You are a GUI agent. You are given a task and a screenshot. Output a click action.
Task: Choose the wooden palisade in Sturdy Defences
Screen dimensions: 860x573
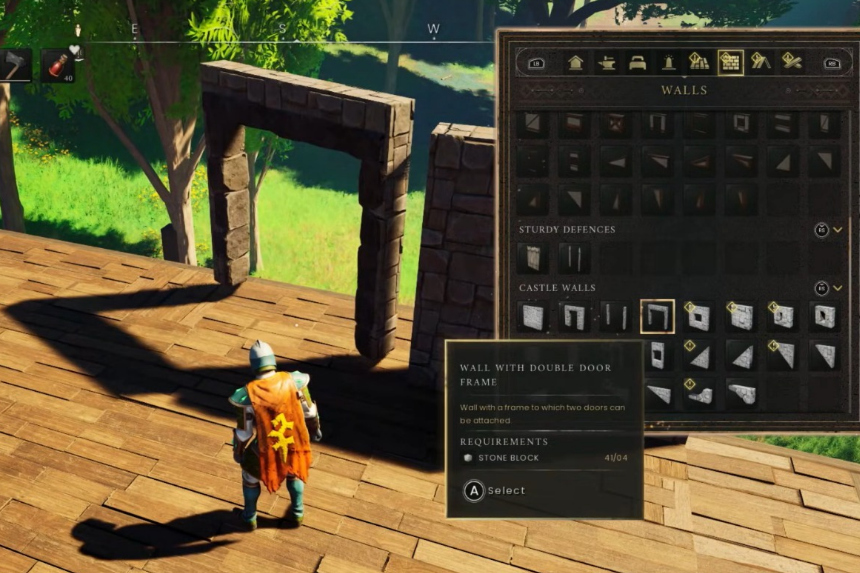click(533, 258)
